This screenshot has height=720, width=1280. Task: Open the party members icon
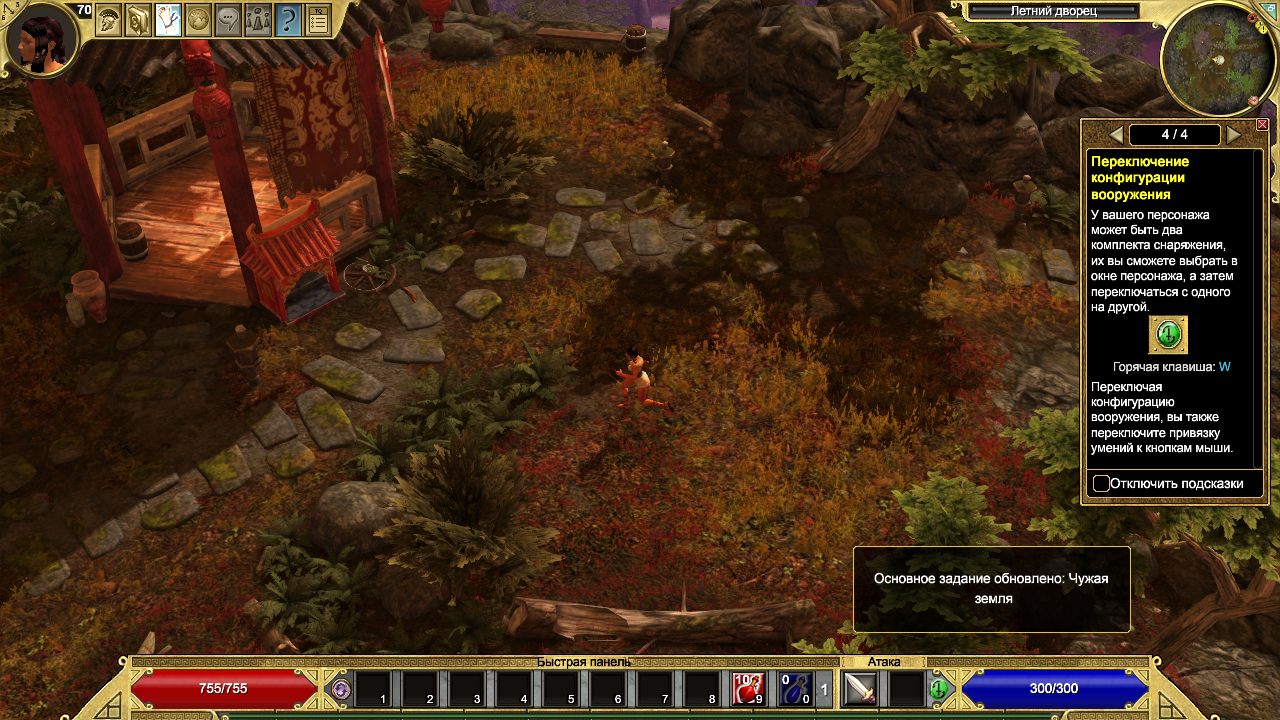point(258,19)
